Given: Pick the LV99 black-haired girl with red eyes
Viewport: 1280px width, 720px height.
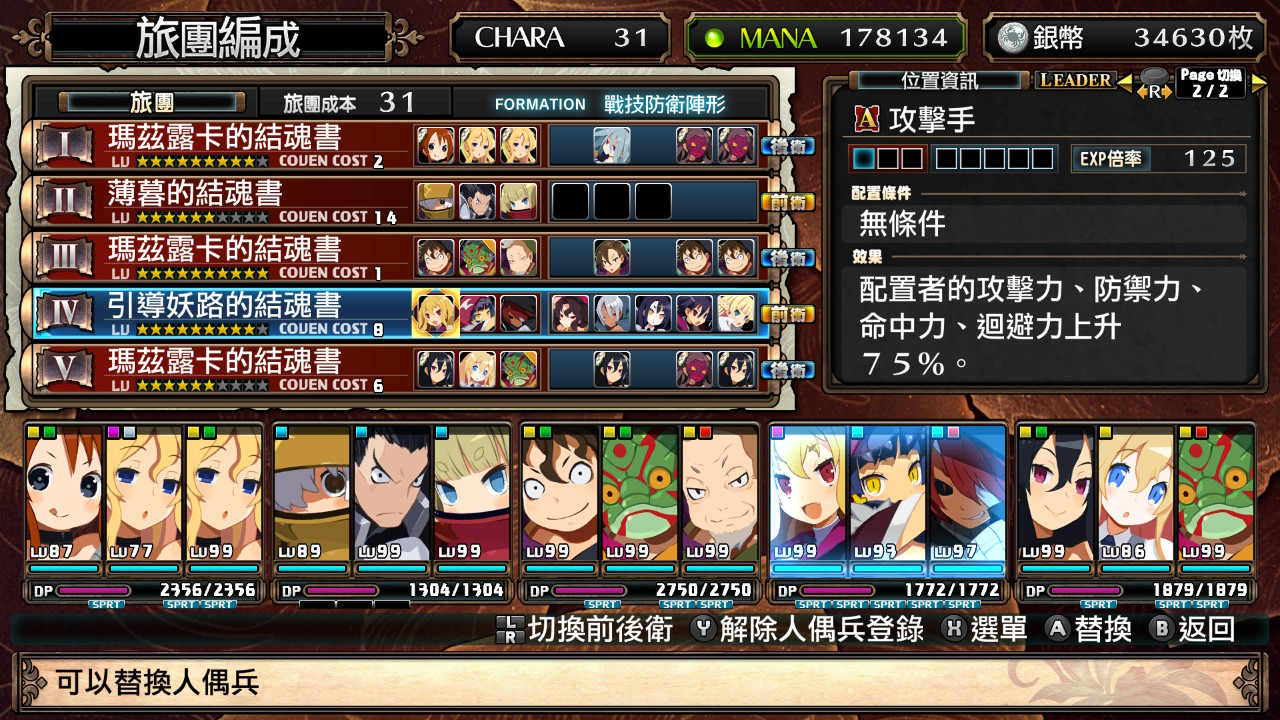Looking at the screenshot, I should pos(1056,495).
